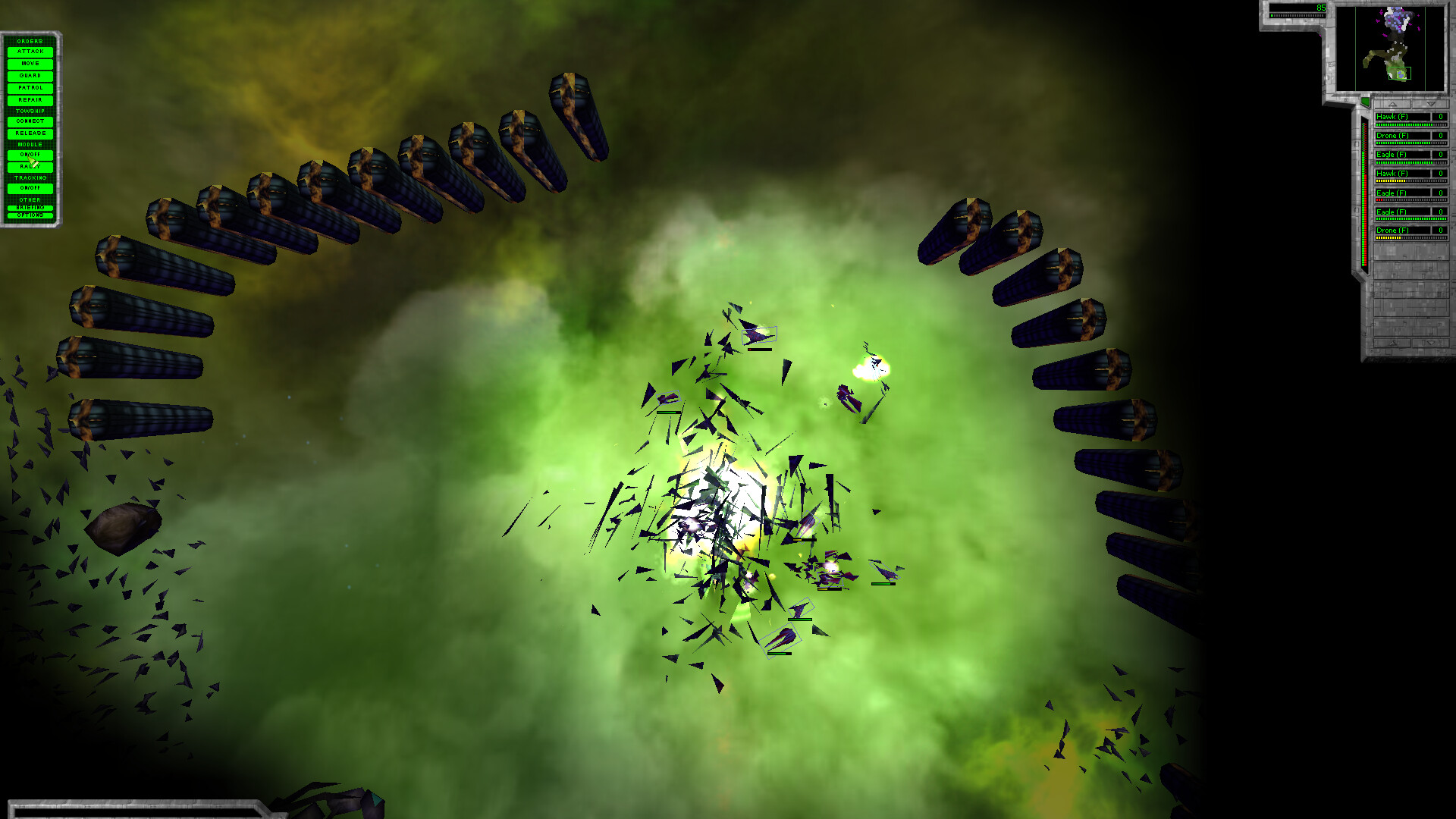Image resolution: width=1456 pixels, height=819 pixels.
Task: Select the Move order icon
Action: 30,64
